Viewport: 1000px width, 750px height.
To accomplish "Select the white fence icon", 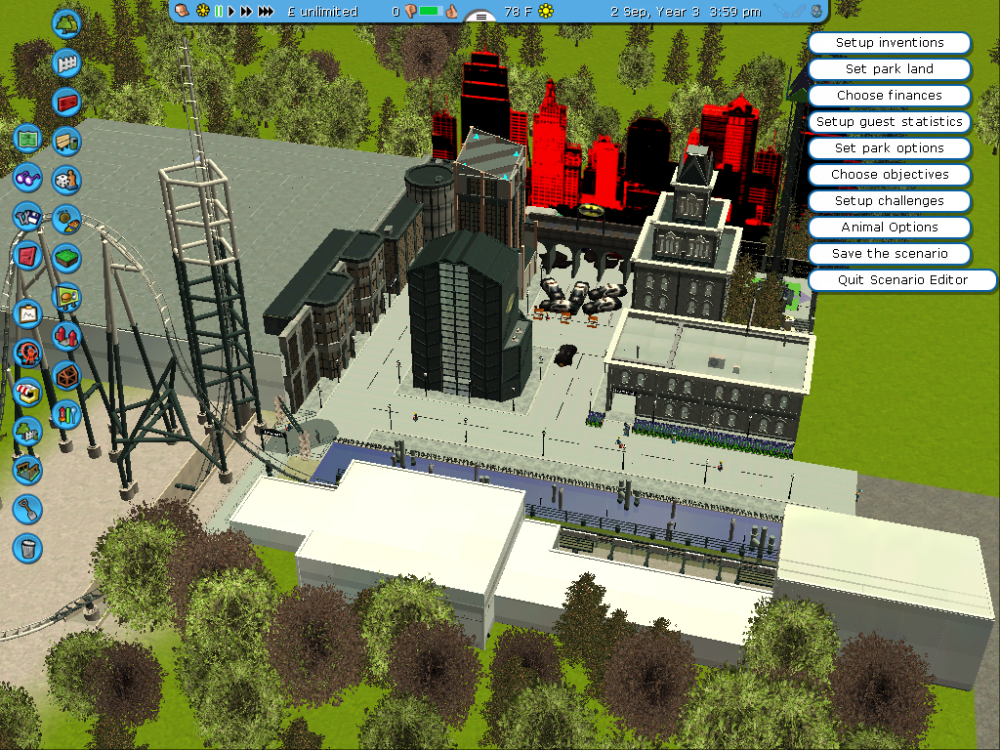I will (x=67, y=62).
